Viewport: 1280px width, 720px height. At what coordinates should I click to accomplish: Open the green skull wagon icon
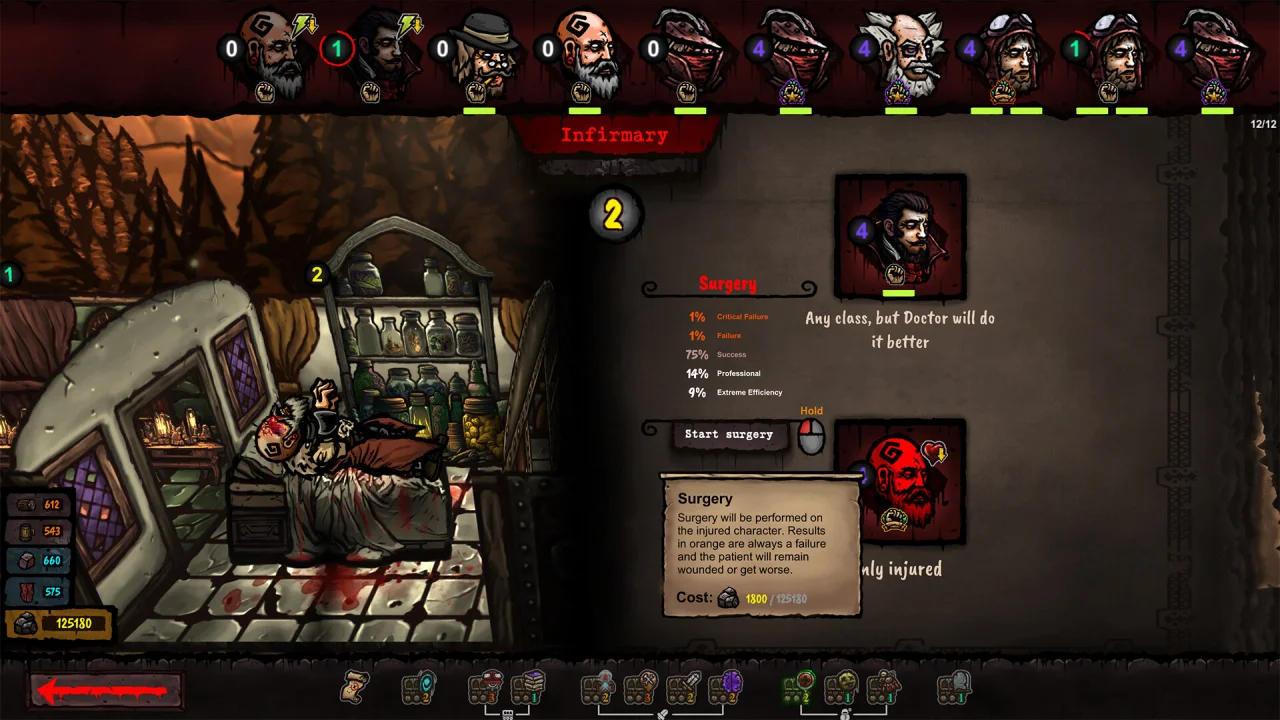click(842, 688)
